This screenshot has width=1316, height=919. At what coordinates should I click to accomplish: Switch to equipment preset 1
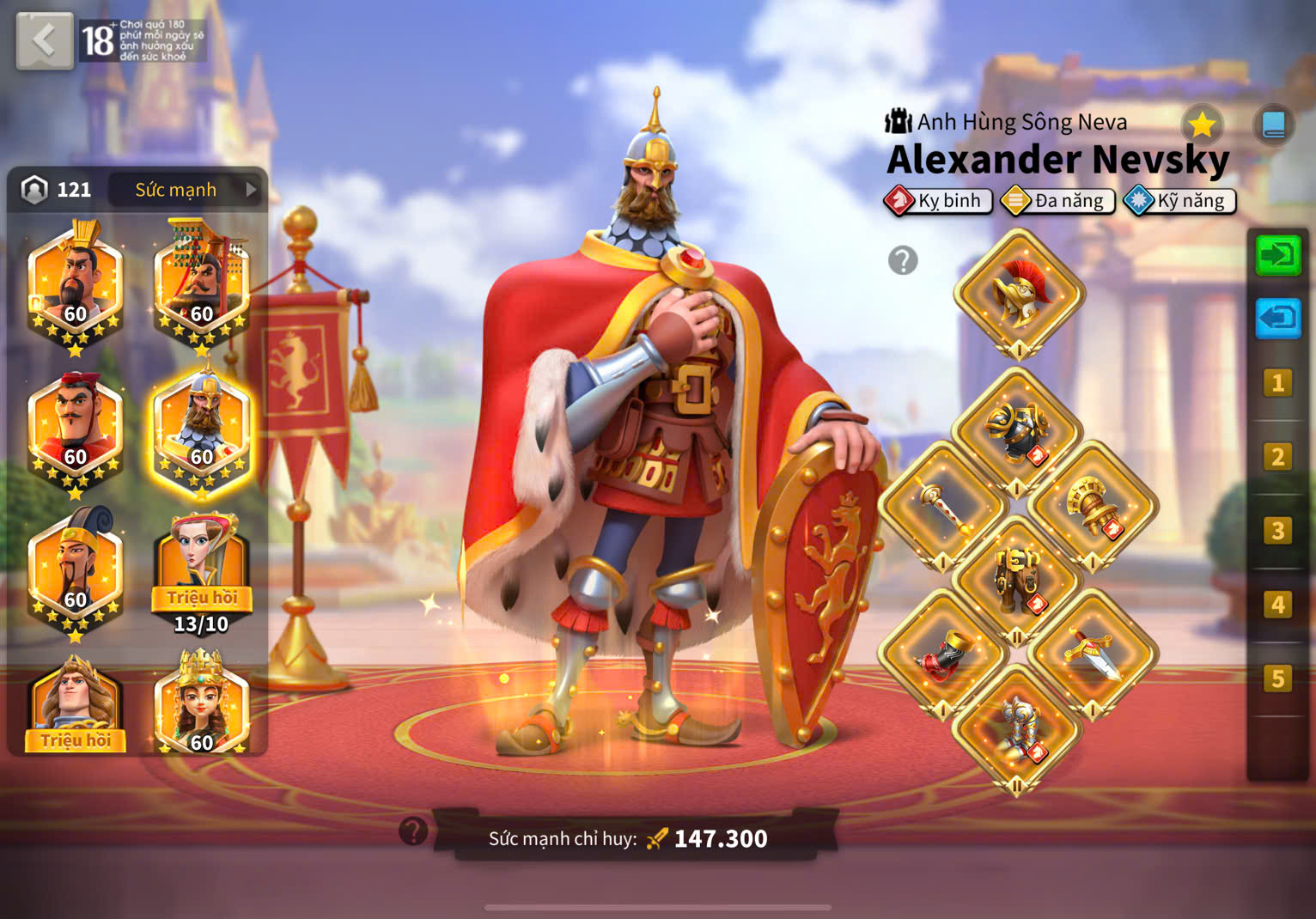[x=1277, y=383]
